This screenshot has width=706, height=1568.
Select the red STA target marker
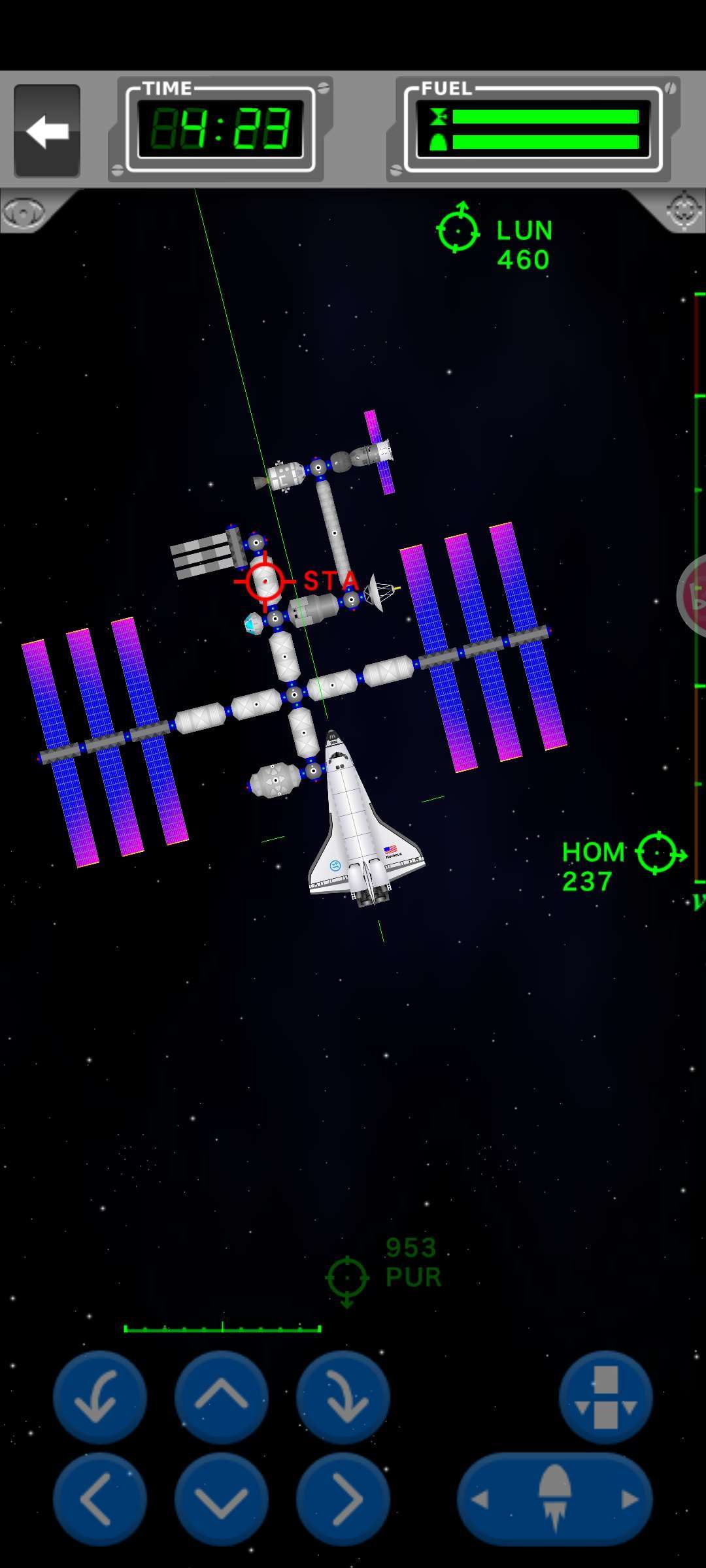265,580
